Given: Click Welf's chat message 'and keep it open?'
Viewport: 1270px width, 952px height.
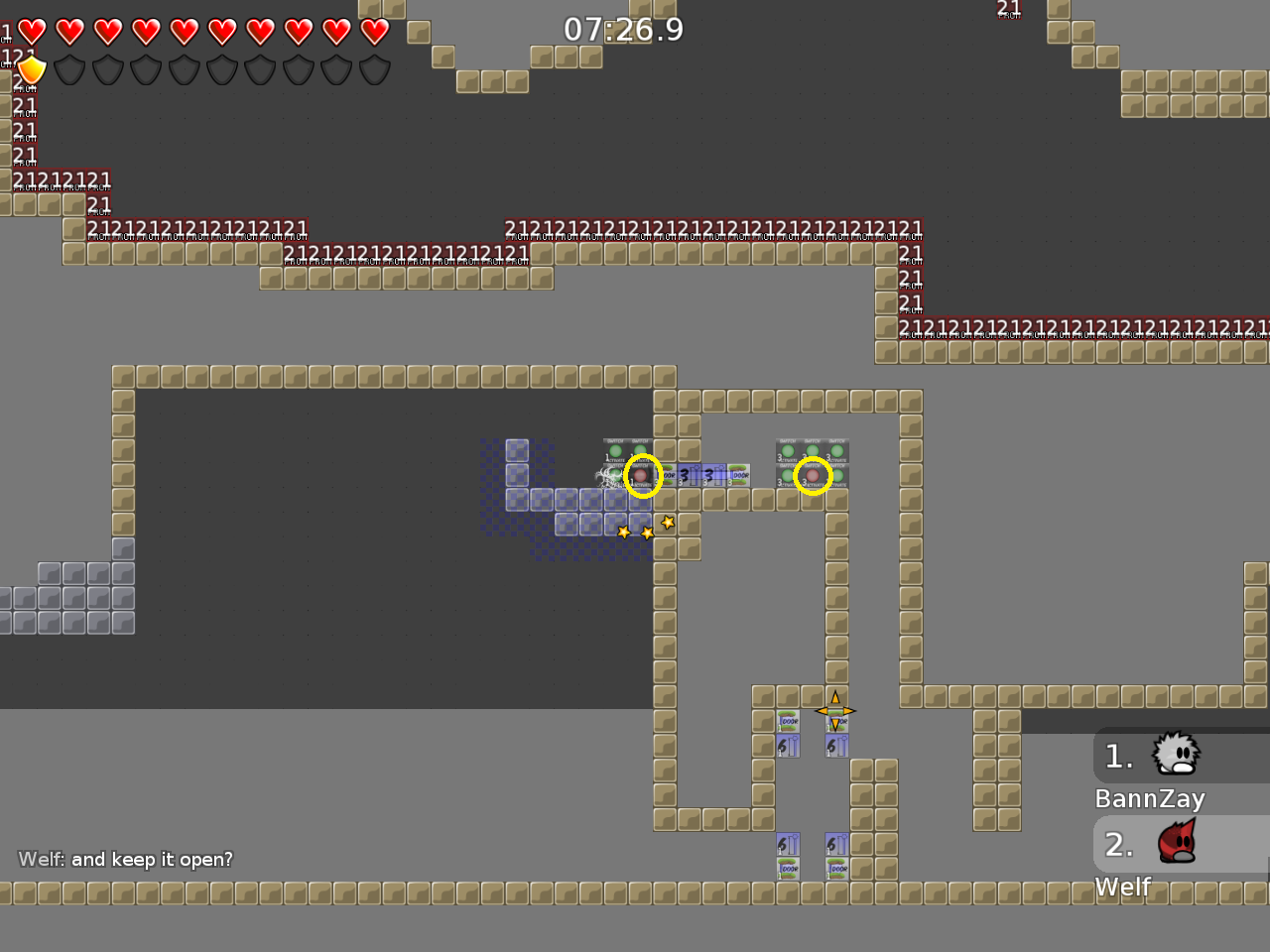Looking at the screenshot, I should 124,859.
